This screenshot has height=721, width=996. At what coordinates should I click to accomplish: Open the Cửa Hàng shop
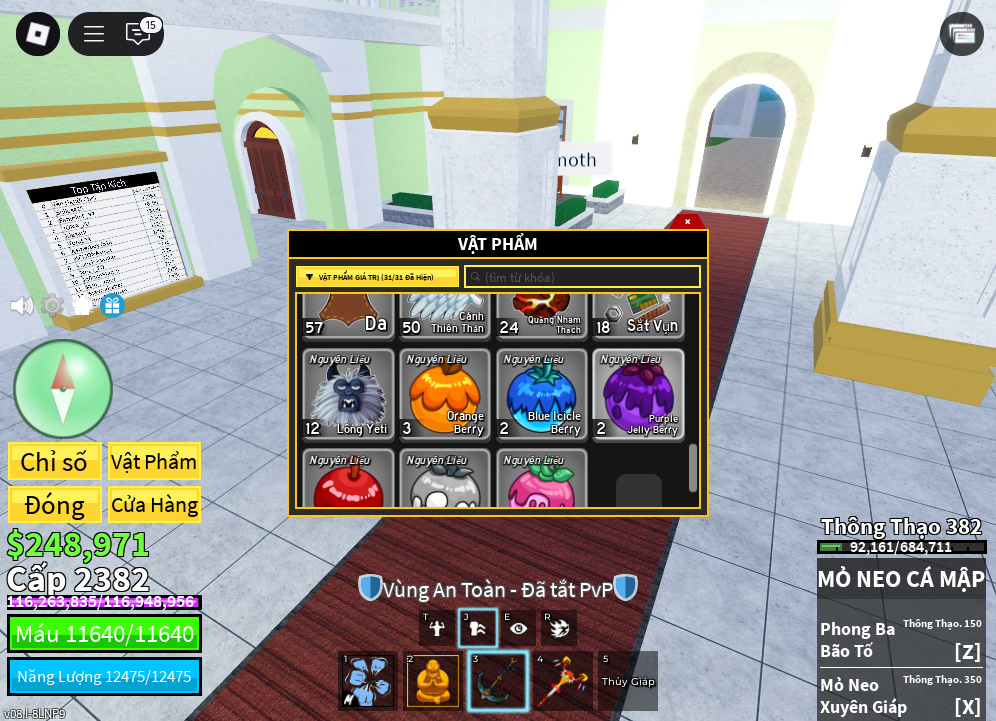pyautogui.click(x=154, y=505)
